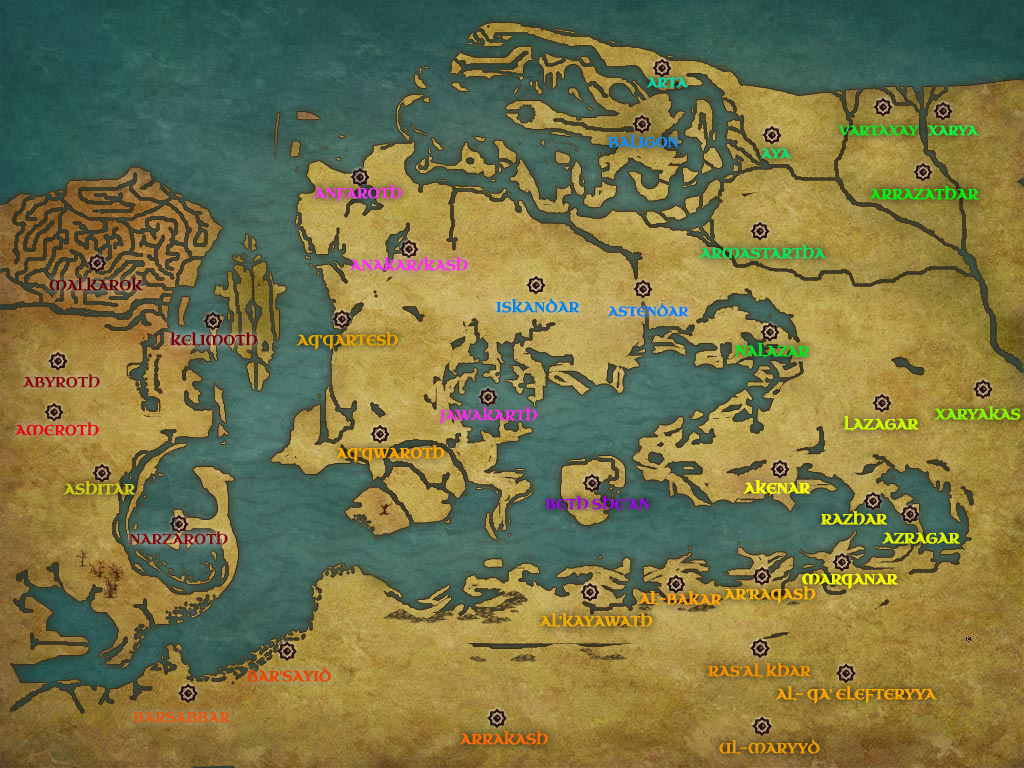Select the Baligon city marker
1024x768 pixels.
642,124
